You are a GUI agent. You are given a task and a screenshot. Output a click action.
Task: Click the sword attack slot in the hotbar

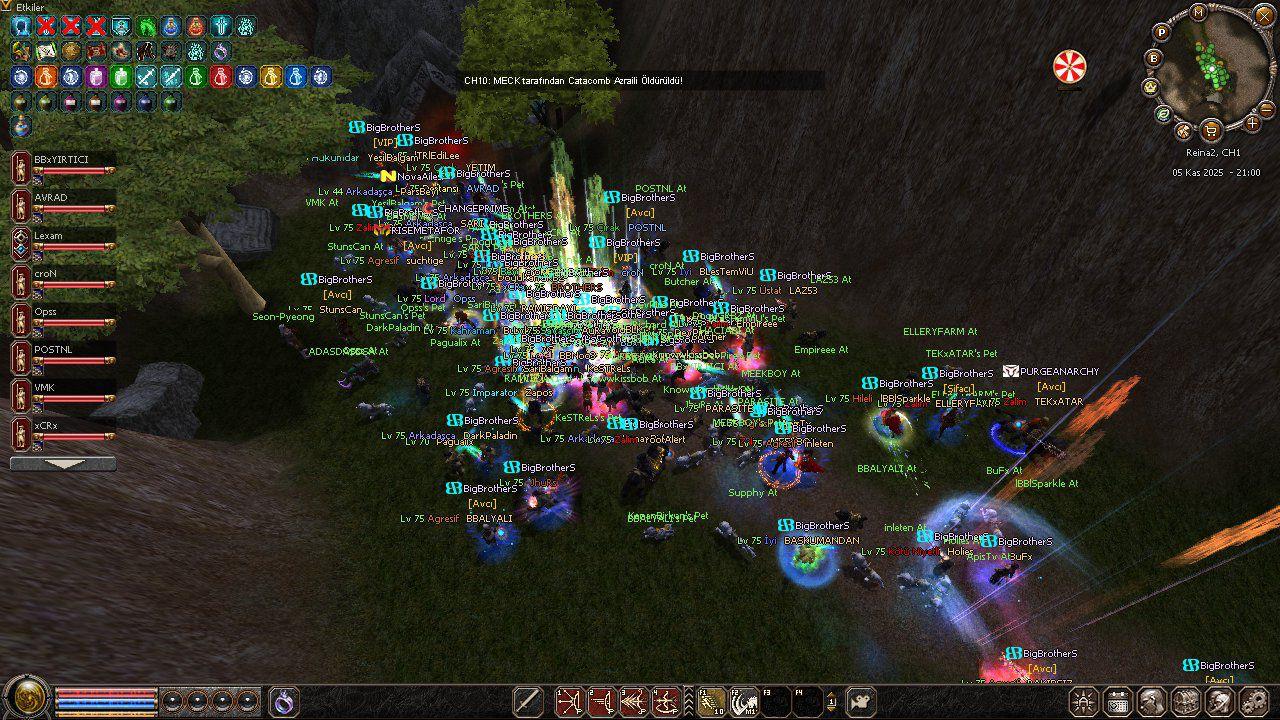[528, 701]
